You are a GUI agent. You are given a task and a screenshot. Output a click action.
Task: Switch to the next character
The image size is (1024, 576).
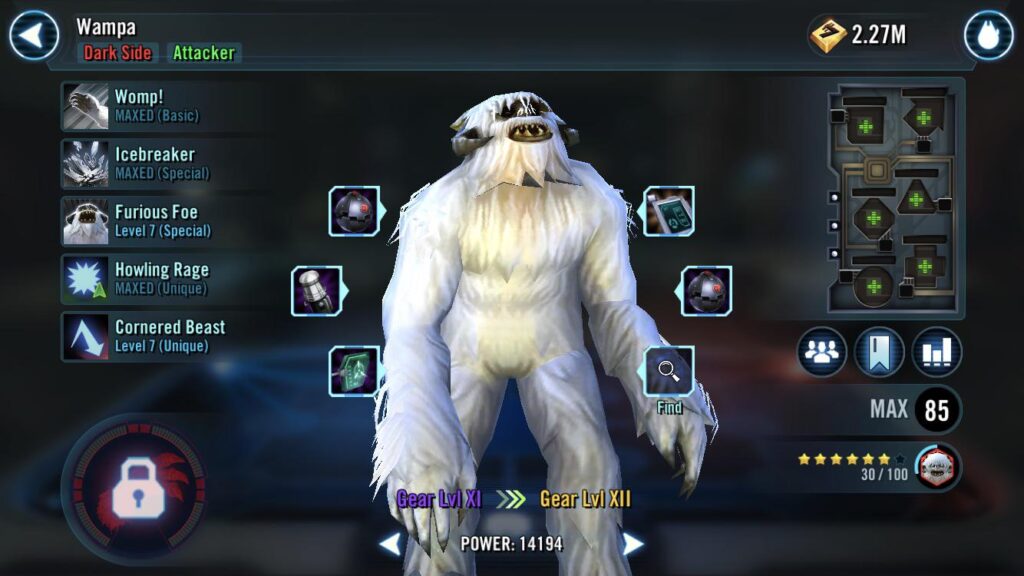pos(633,544)
